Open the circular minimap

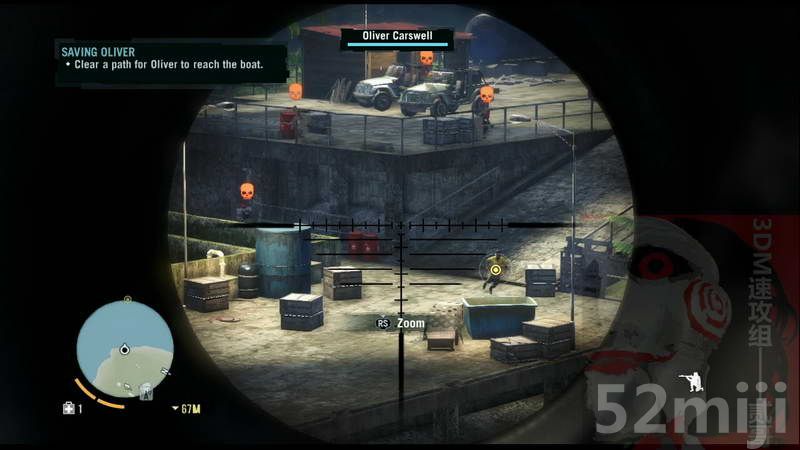(125, 349)
